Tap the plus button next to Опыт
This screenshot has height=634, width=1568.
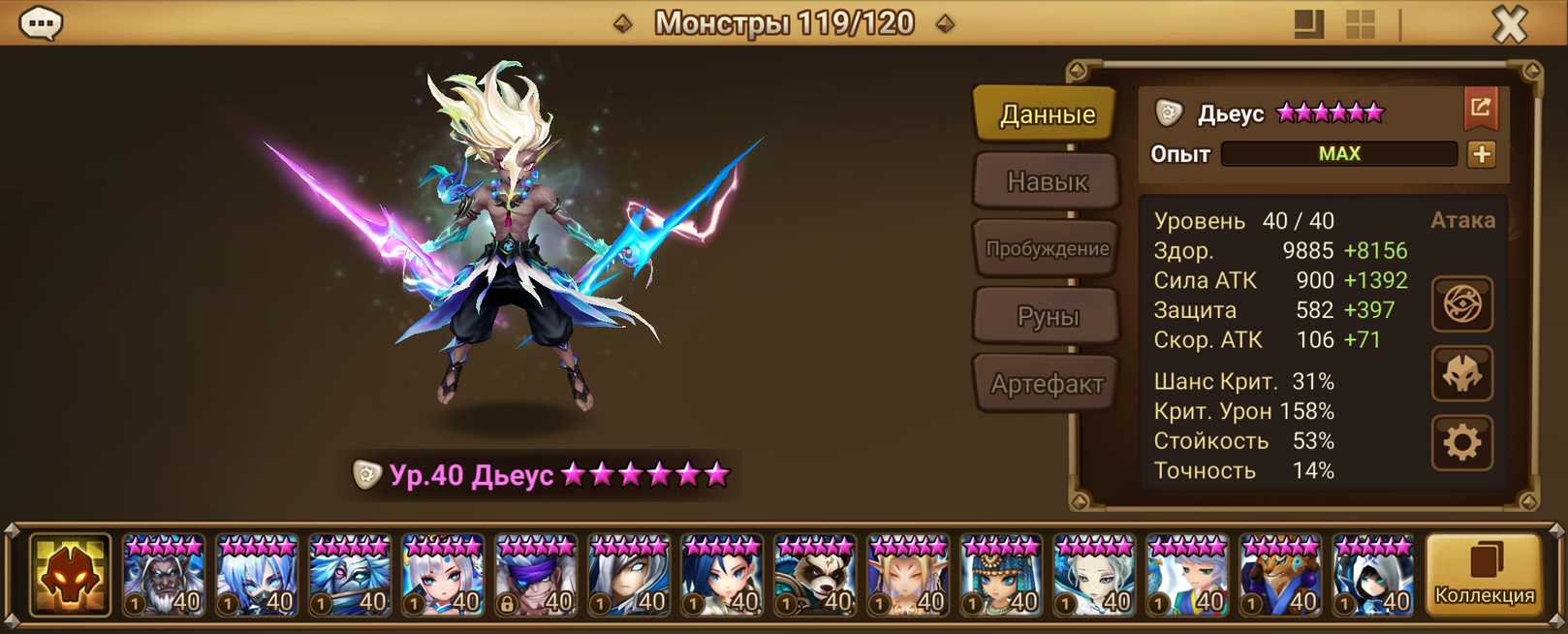(1481, 154)
